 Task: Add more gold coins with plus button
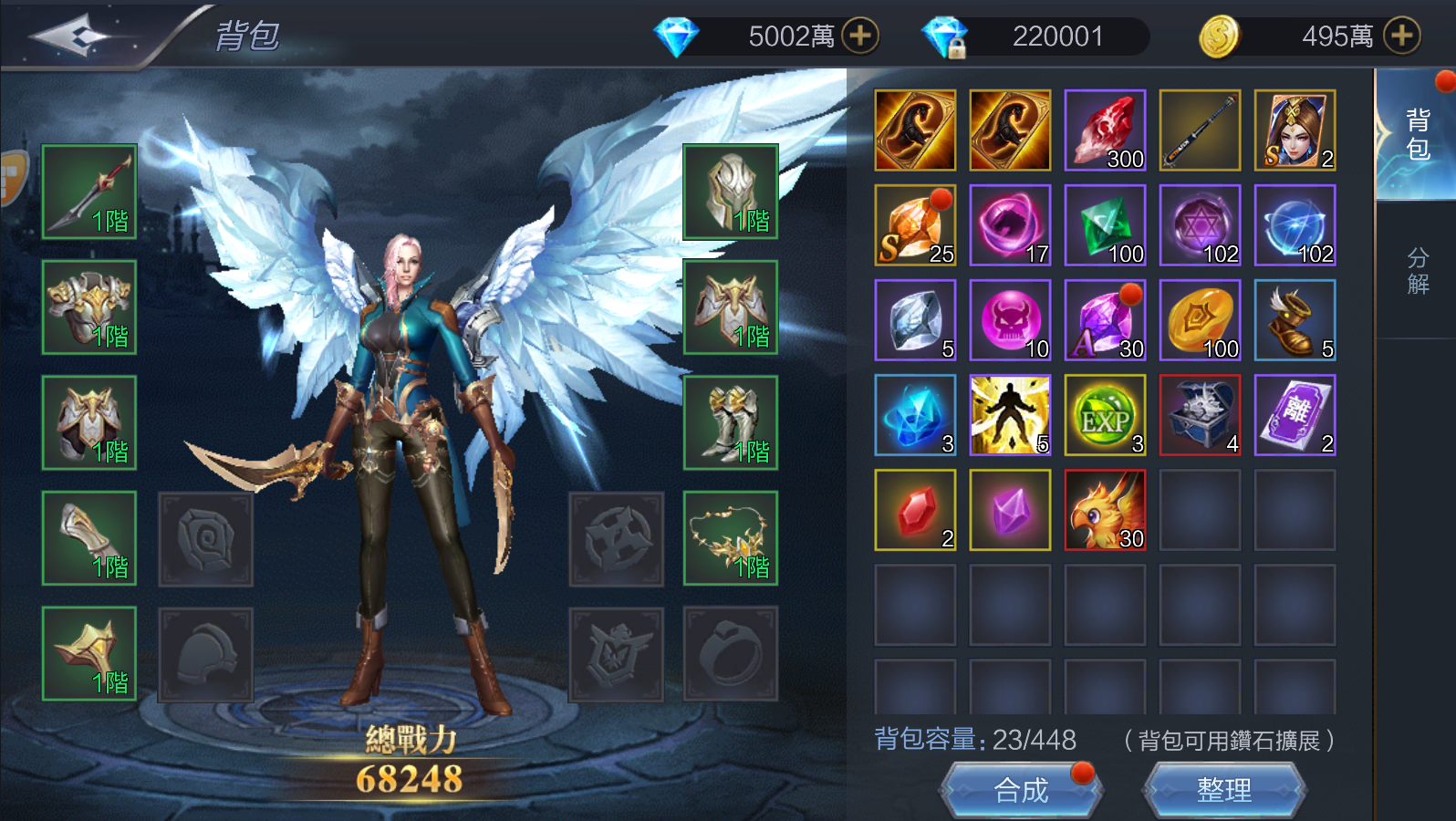click(1401, 36)
